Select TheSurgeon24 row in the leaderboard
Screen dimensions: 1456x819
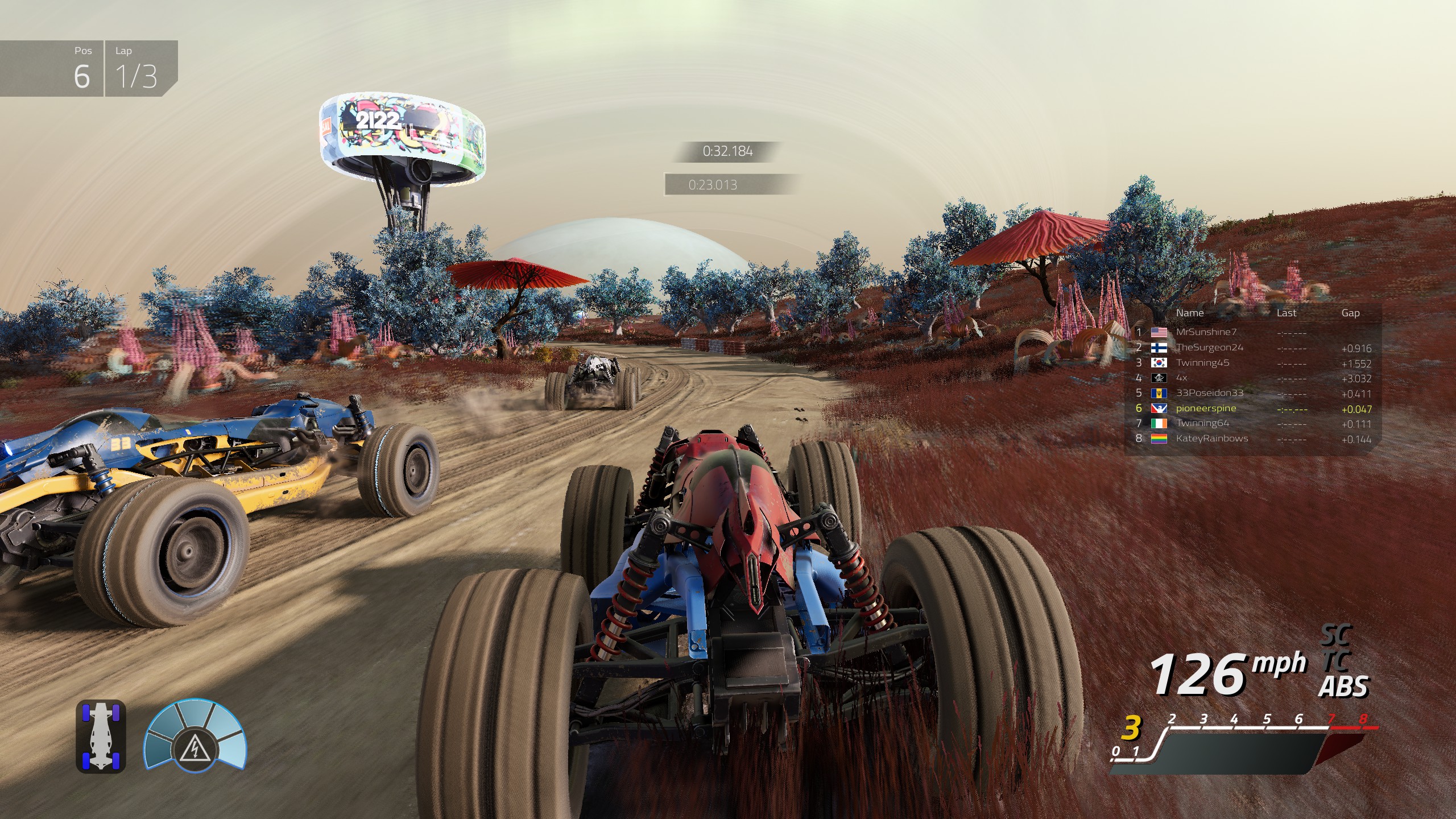(1209, 348)
